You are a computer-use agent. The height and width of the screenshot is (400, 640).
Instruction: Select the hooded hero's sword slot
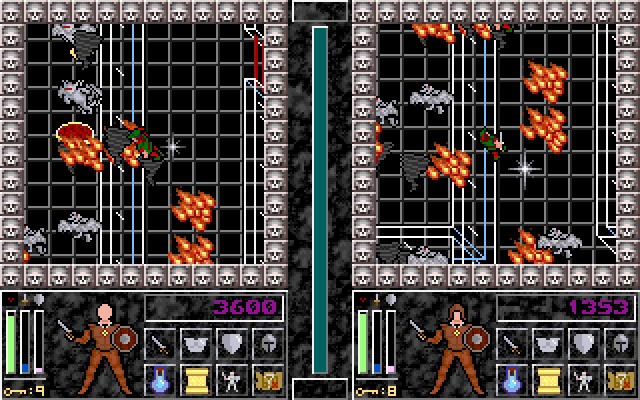[x=510, y=345]
